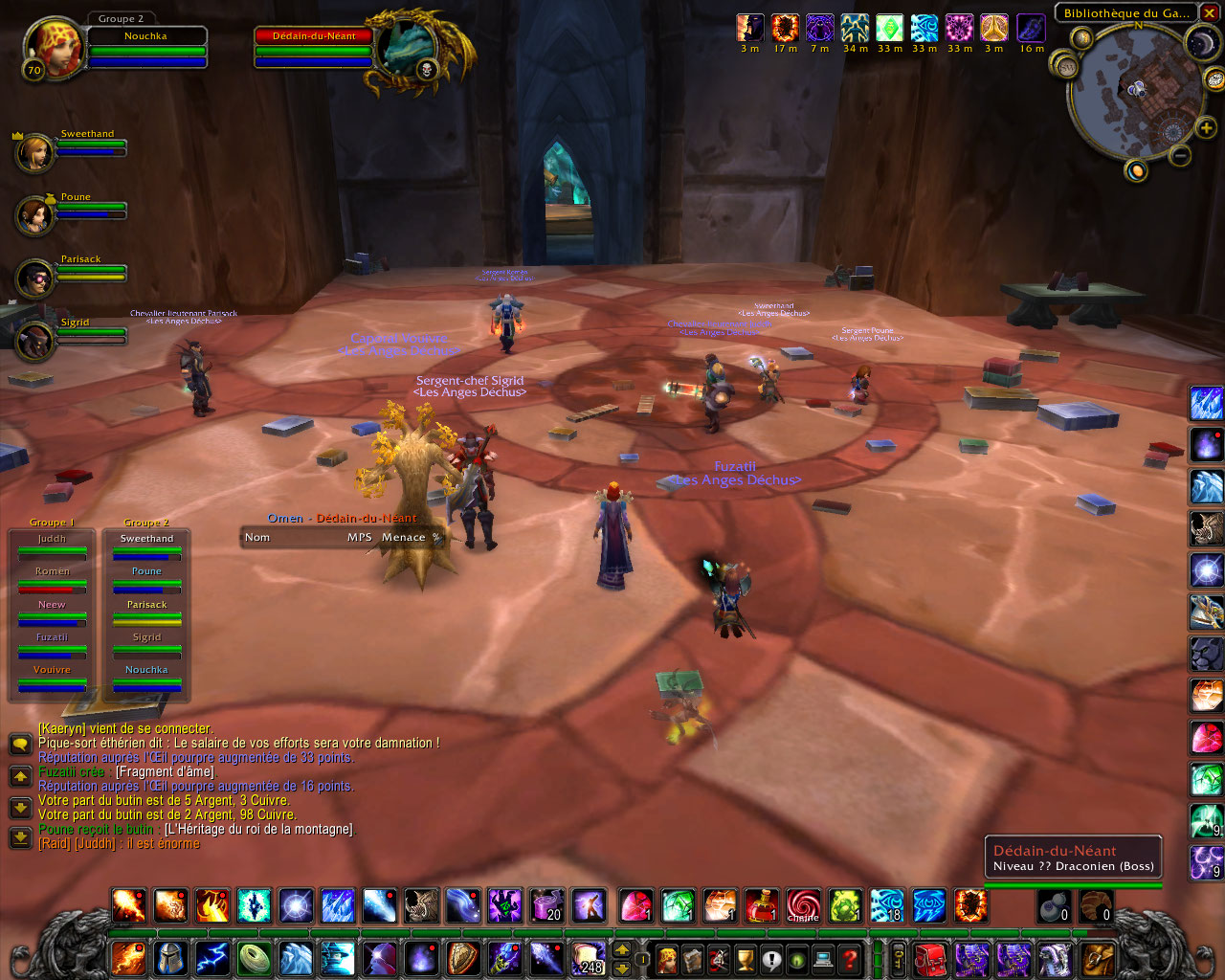Image resolution: width=1225 pixels, height=980 pixels.
Task: Open the chat menu speech bubble button
Action: (20, 744)
